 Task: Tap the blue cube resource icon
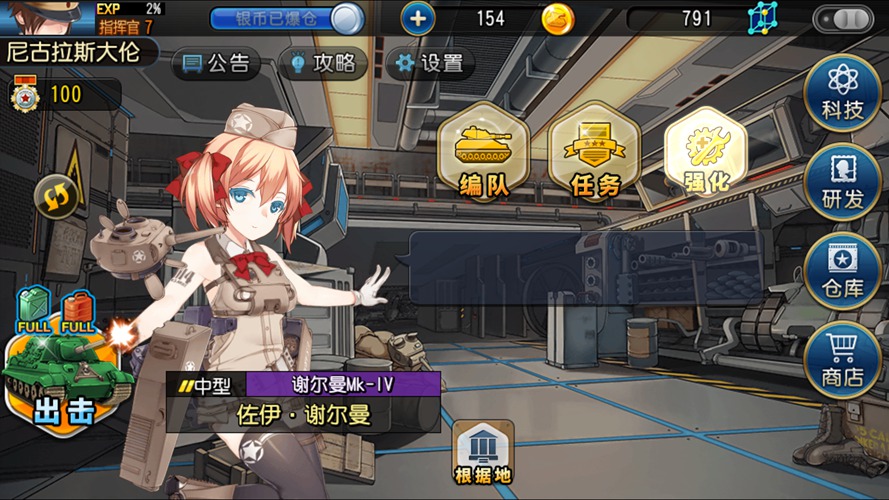click(x=762, y=18)
